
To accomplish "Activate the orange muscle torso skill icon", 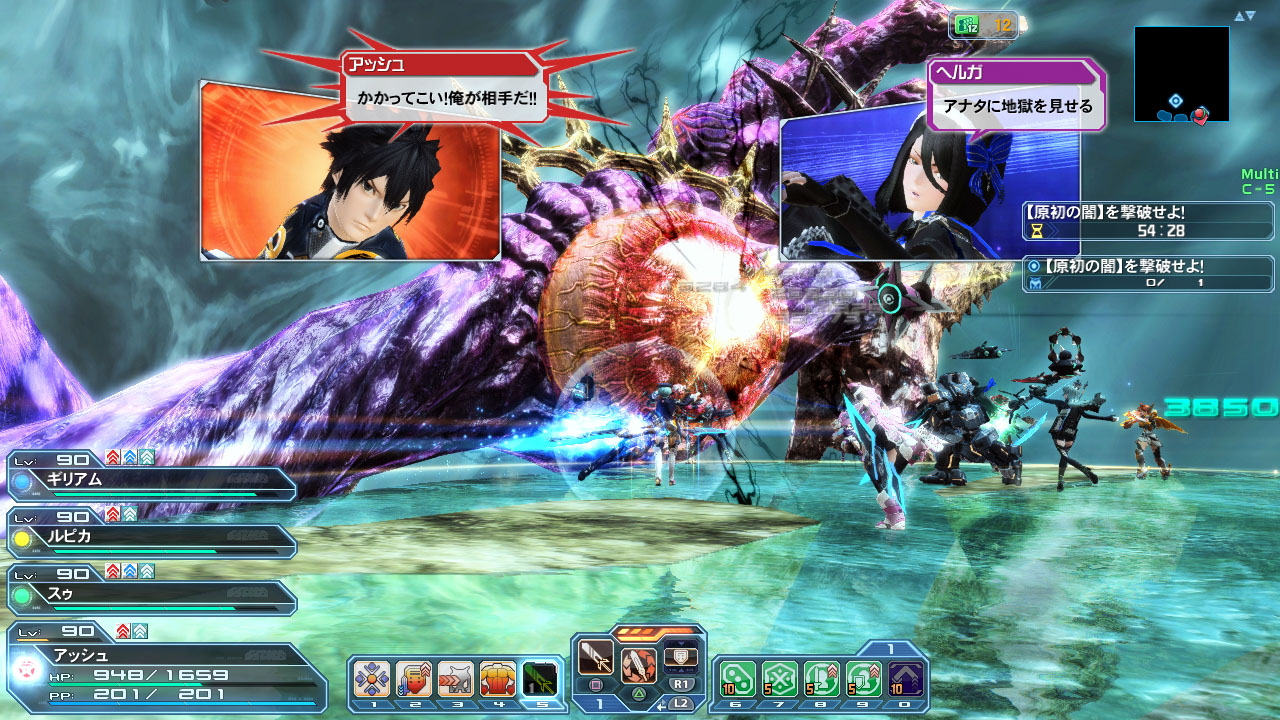I will point(498,678).
